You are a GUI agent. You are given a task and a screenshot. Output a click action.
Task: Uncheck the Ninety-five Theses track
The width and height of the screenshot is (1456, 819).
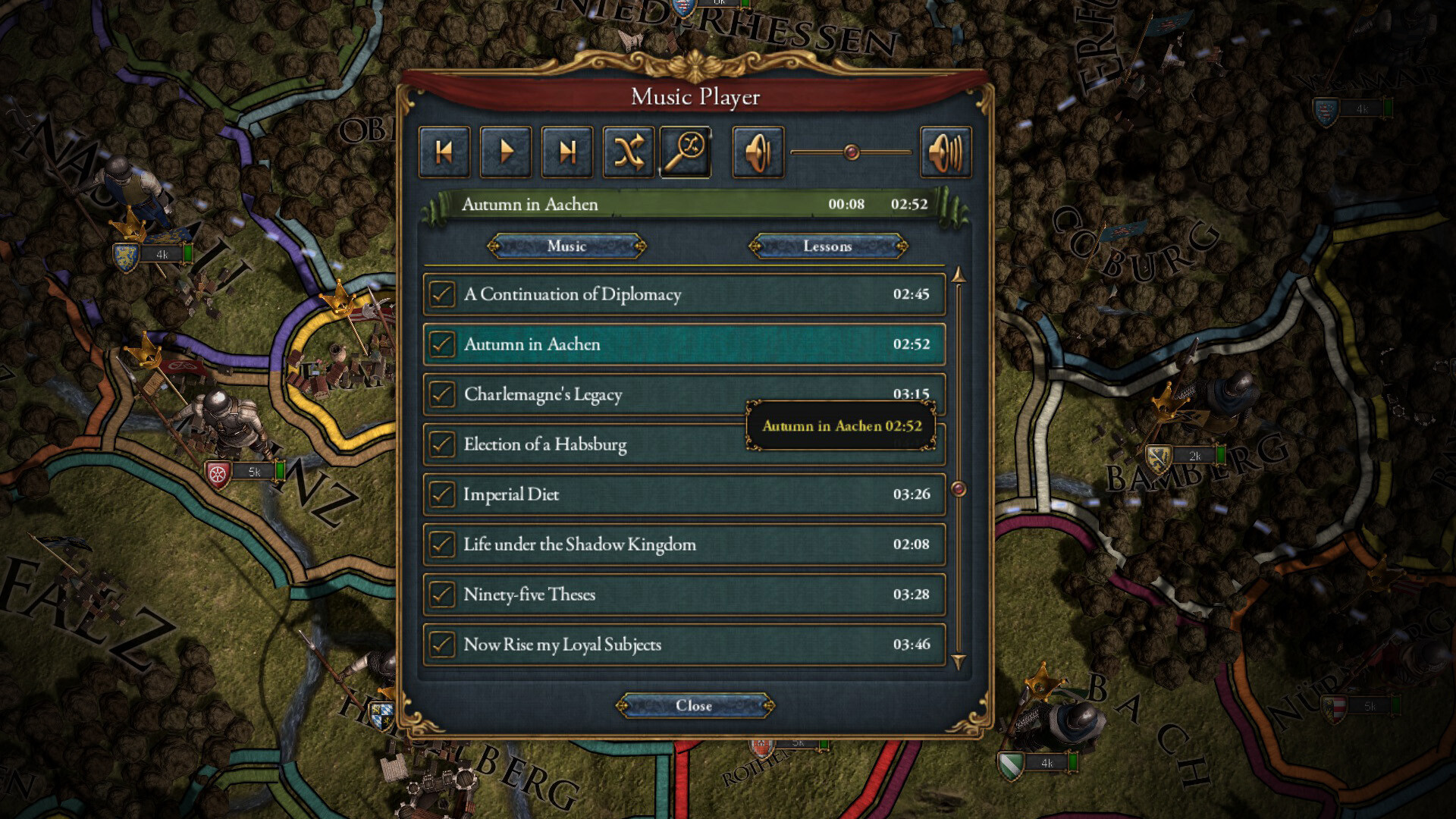click(441, 594)
